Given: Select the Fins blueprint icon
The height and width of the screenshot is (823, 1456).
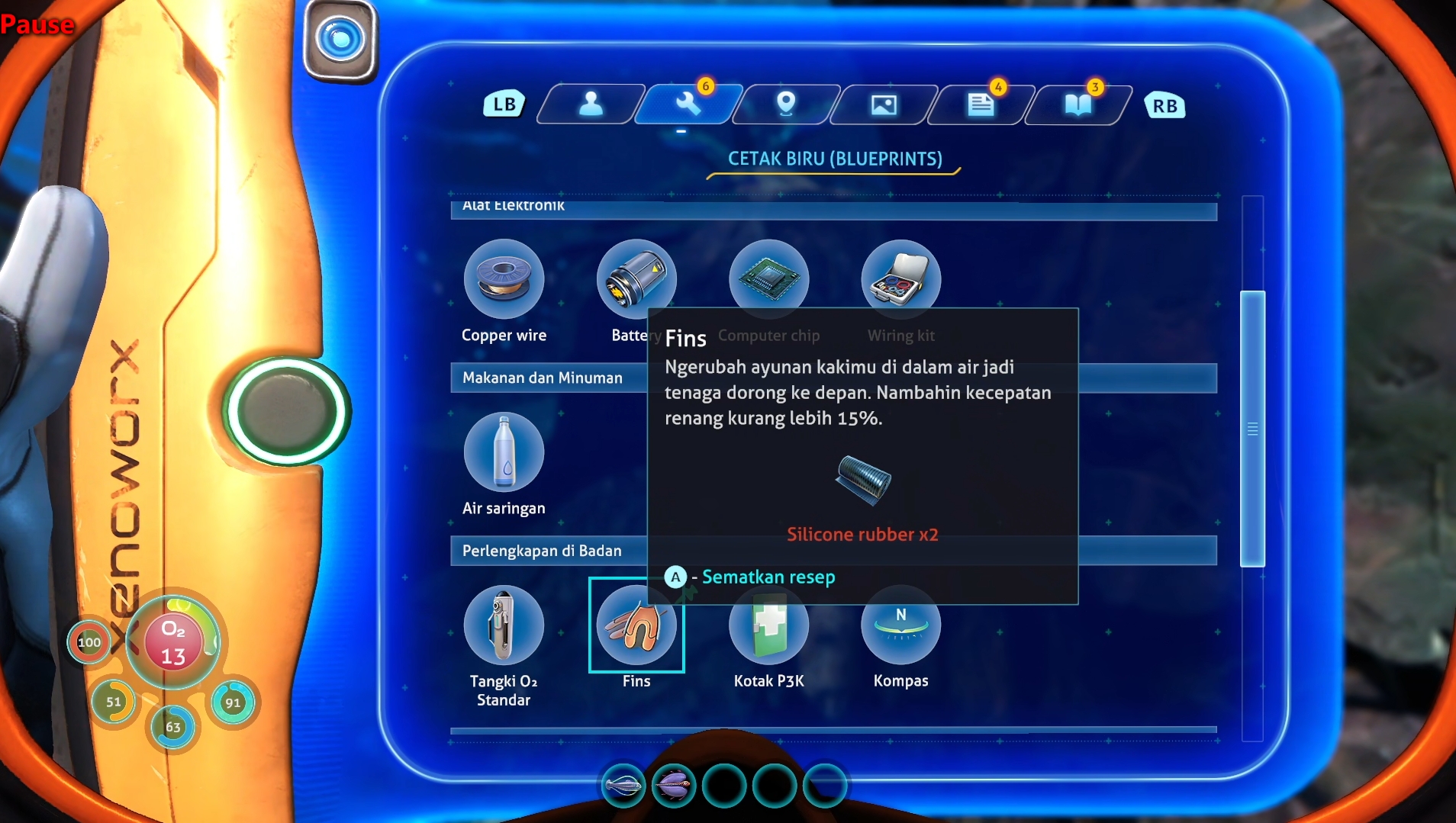Looking at the screenshot, I should click(636, 625).
